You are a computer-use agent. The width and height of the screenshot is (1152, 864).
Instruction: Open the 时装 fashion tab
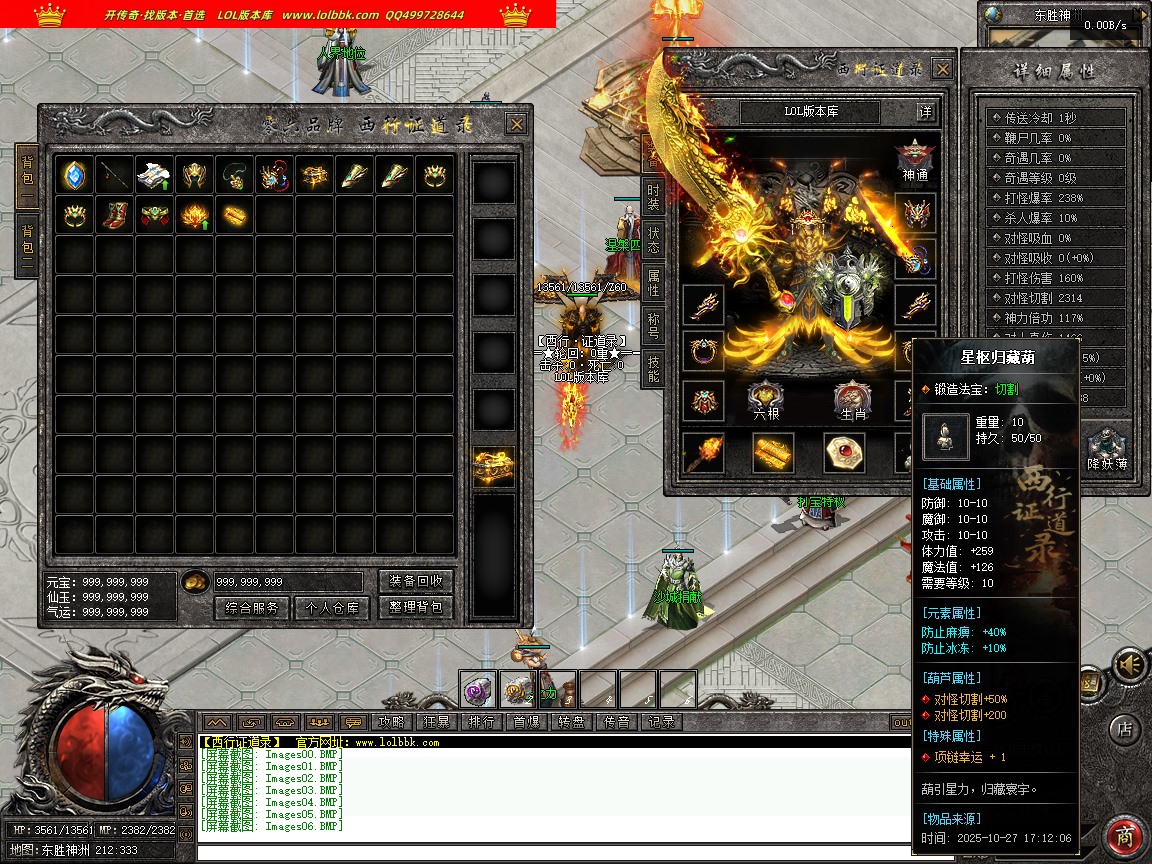653,195
